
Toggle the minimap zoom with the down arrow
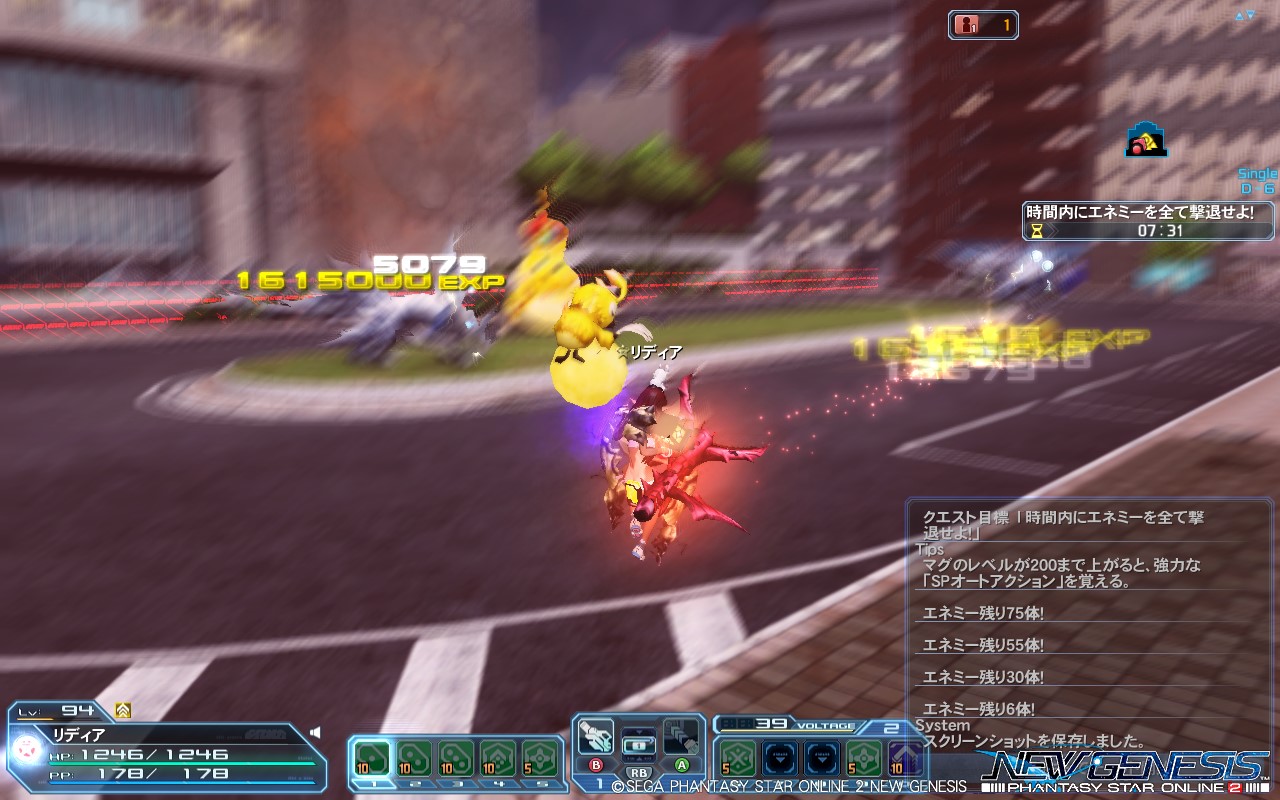(1251, 14)
